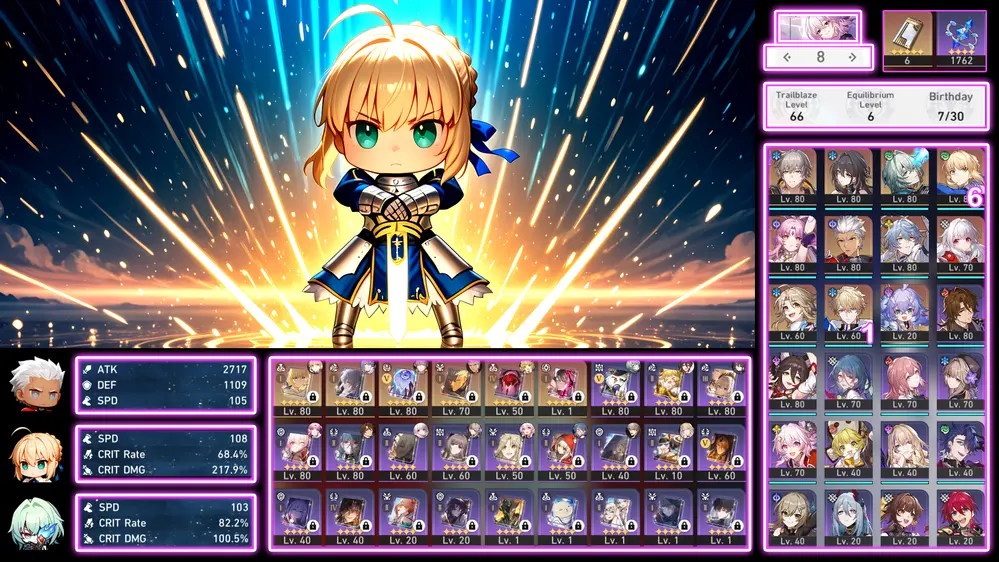Open the profile banner with the white-haired character
The image size is (999, 562).
click(818, 26)
